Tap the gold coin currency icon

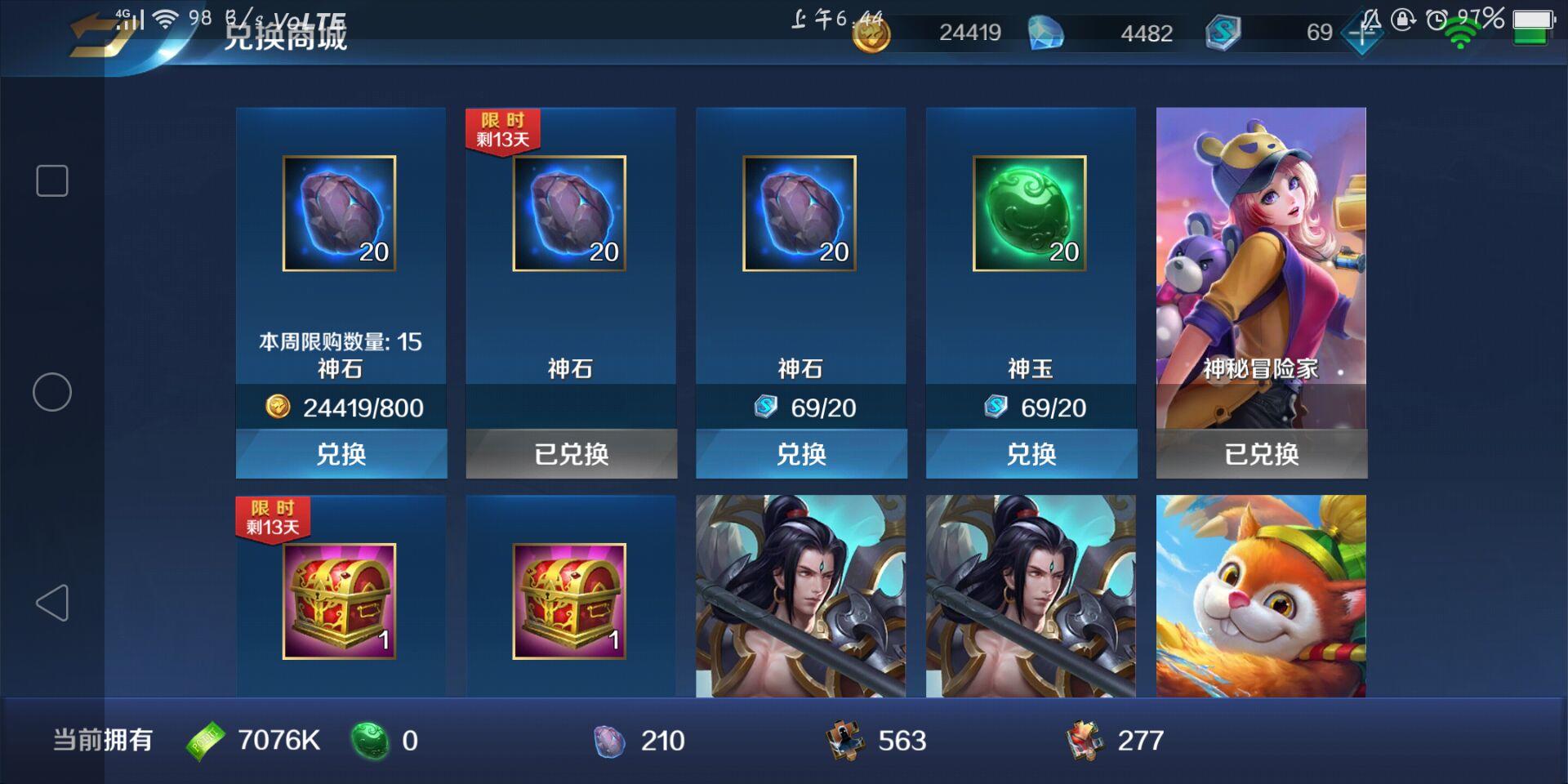[870, 34]
